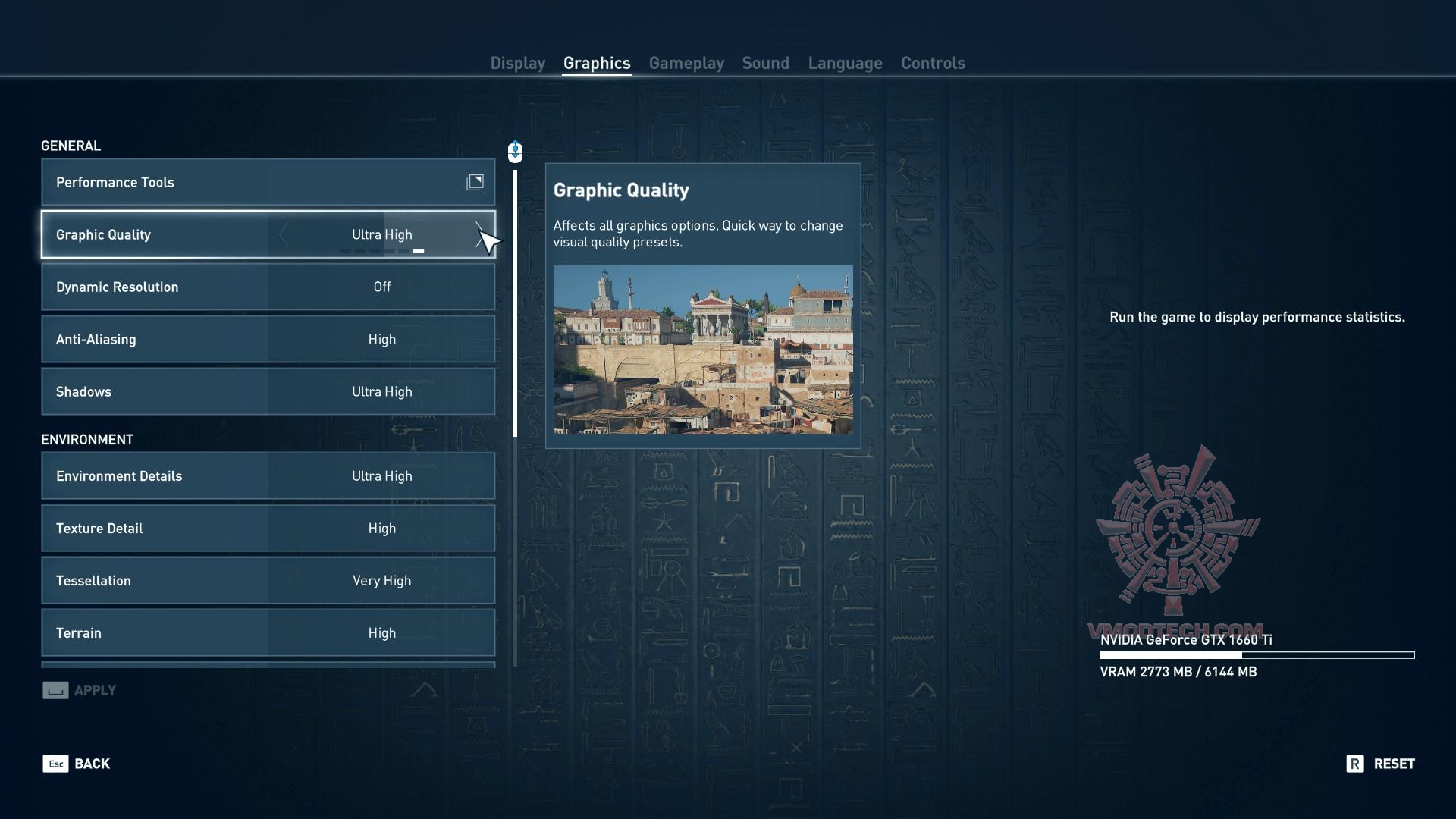Reset graphics settings to default
Image resolution: width=1456 pixels, height=819 pixels.
[x=1381, y=764]
